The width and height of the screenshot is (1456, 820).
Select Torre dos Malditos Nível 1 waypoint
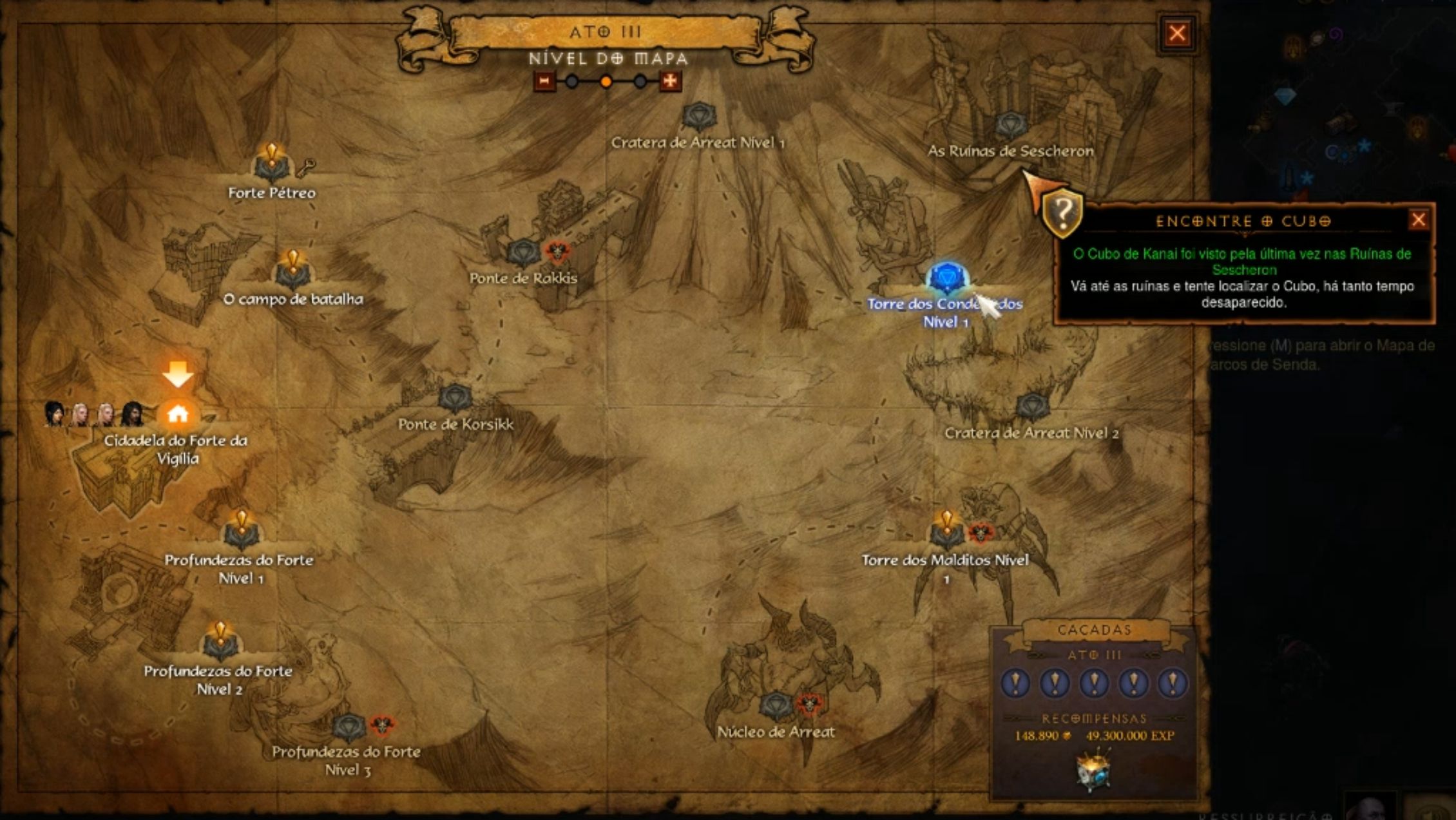click(x=946, y=533)
